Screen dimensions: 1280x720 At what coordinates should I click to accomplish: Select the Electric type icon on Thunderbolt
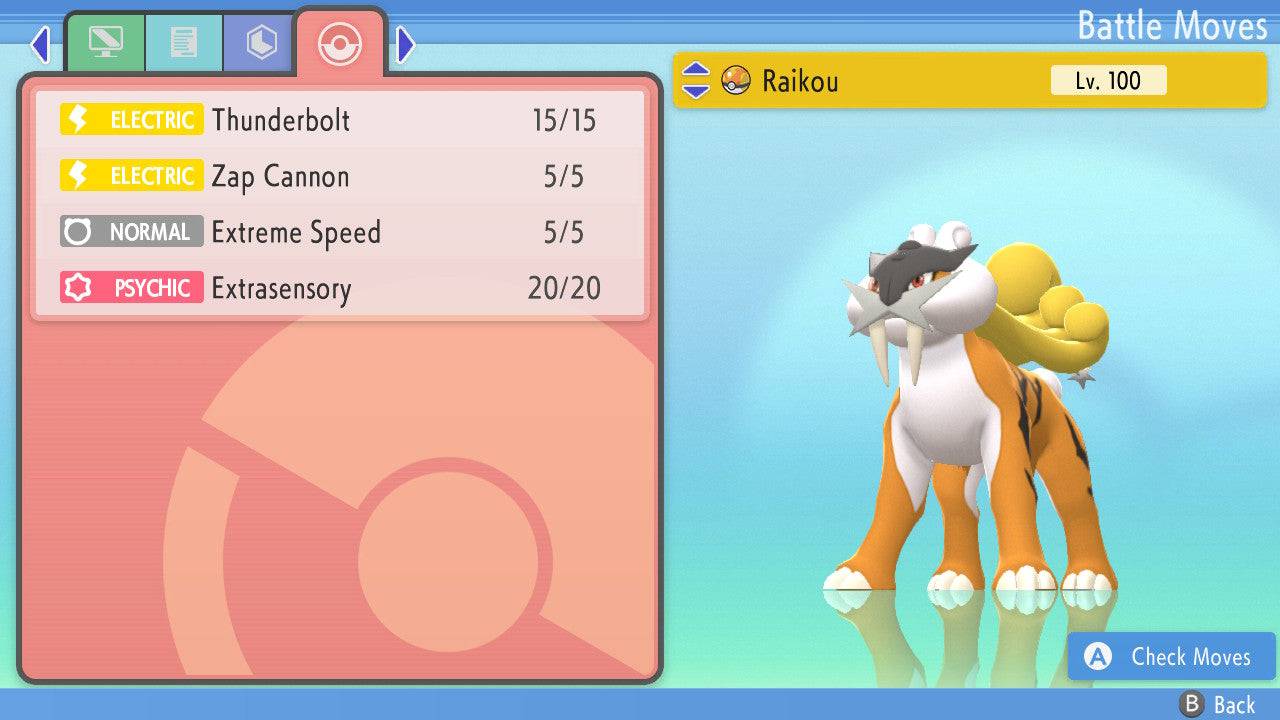[131, 119]
